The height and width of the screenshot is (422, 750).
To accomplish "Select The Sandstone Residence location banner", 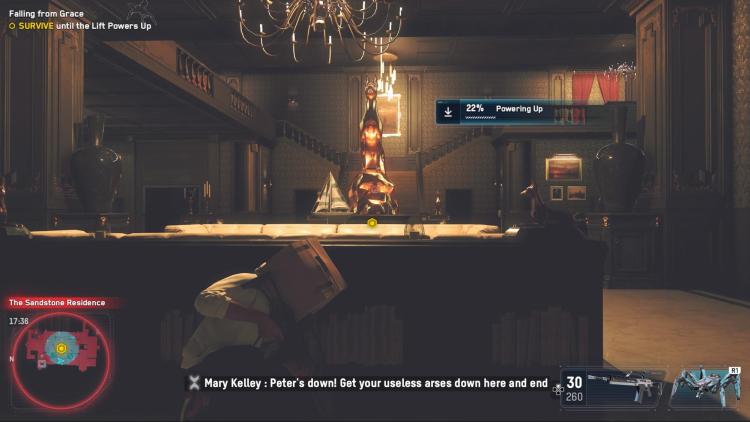I will coord(57,302).
